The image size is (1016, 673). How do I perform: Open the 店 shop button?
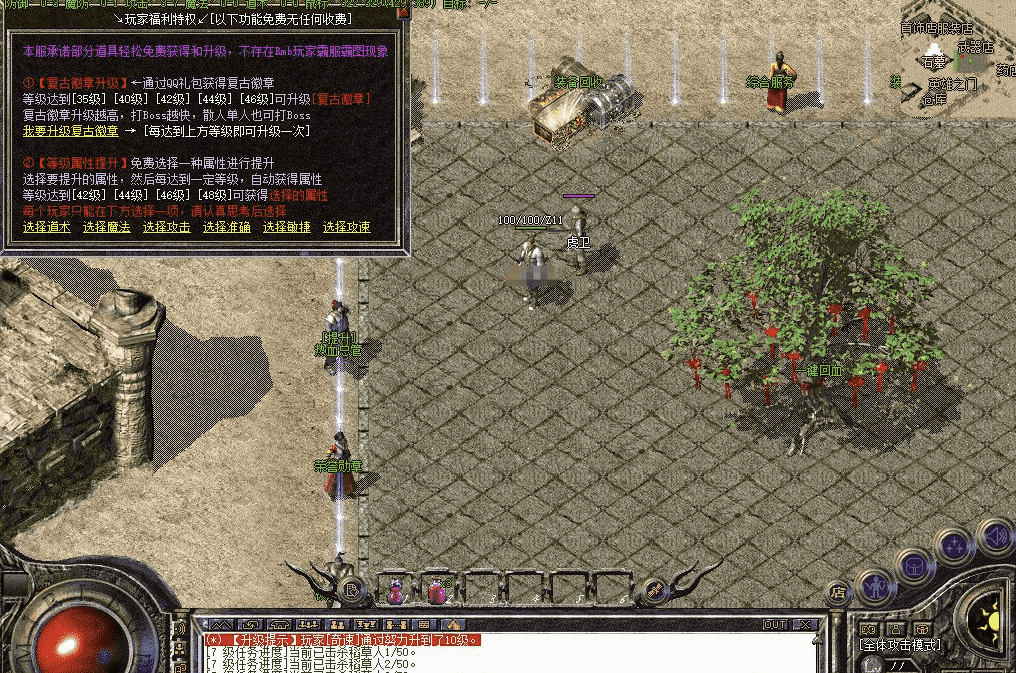[838, 593]
